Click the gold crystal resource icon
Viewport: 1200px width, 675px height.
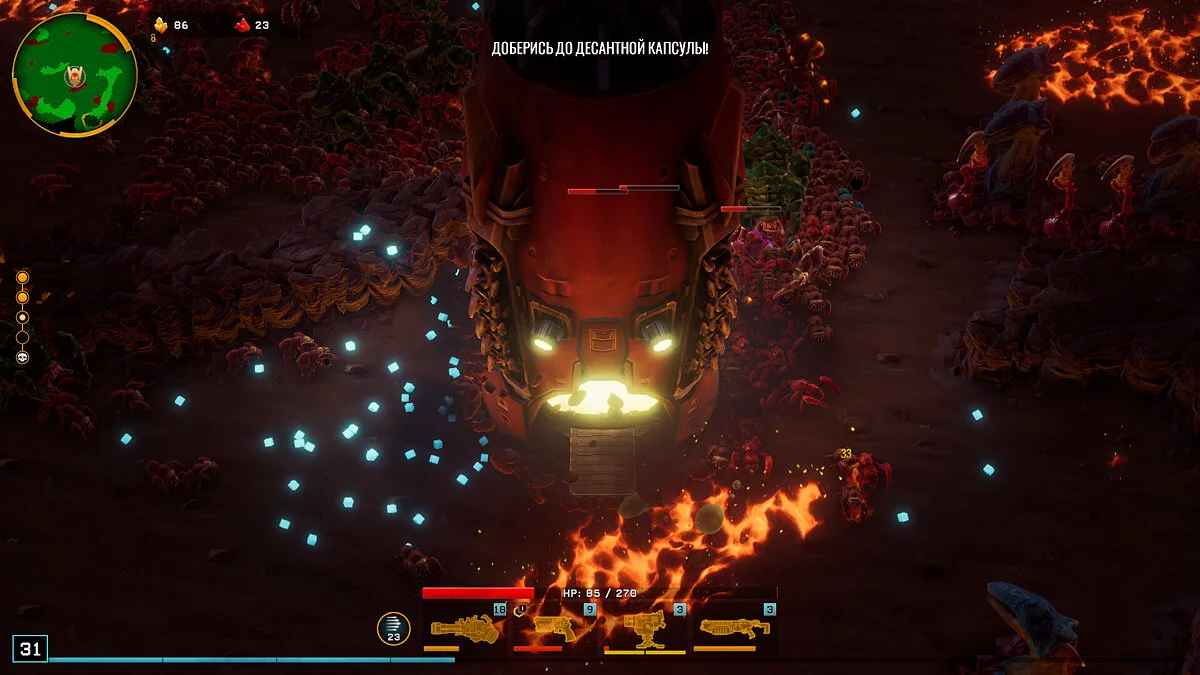(160, 25)
